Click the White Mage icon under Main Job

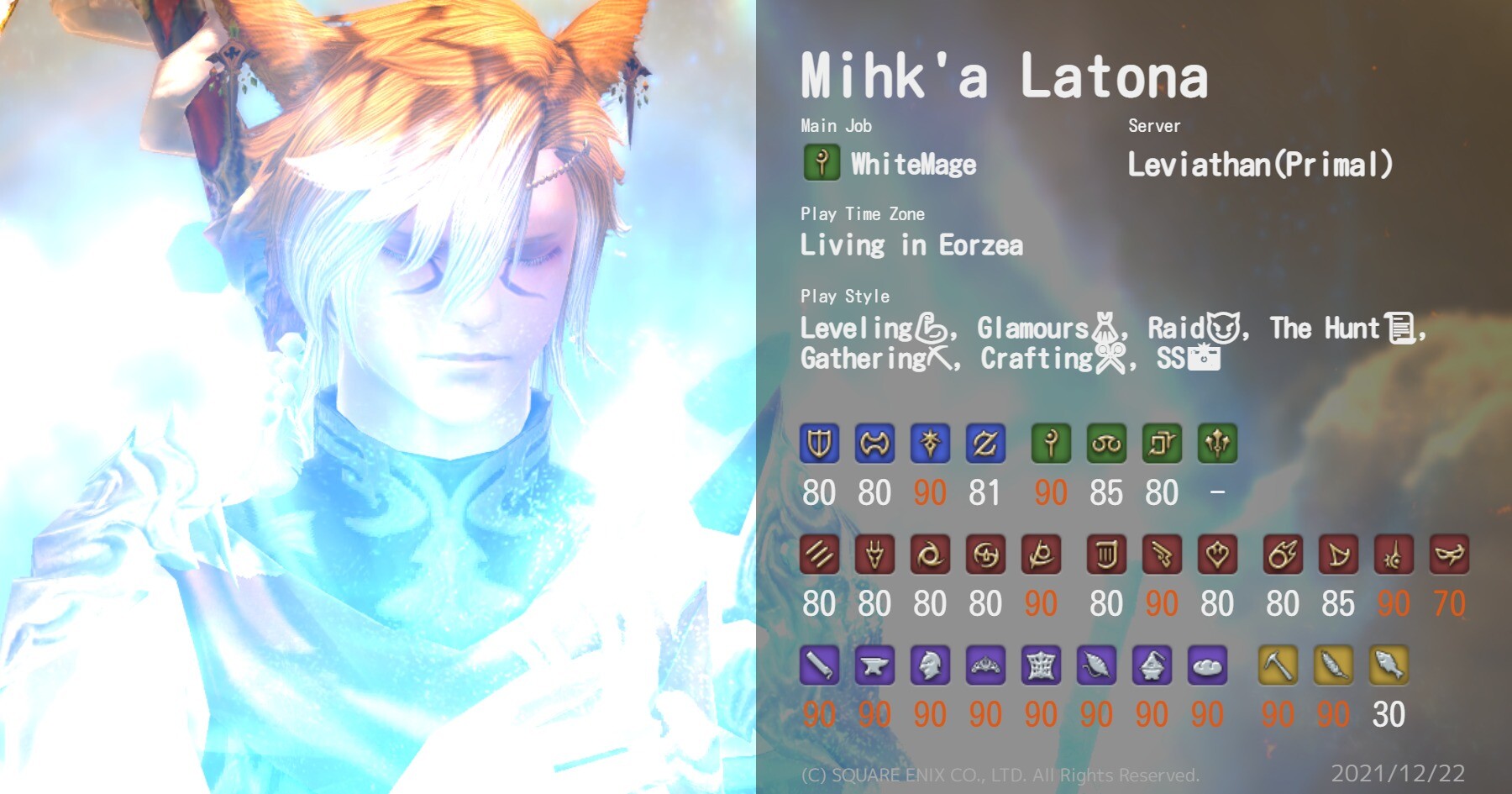[x=822, y=162]
